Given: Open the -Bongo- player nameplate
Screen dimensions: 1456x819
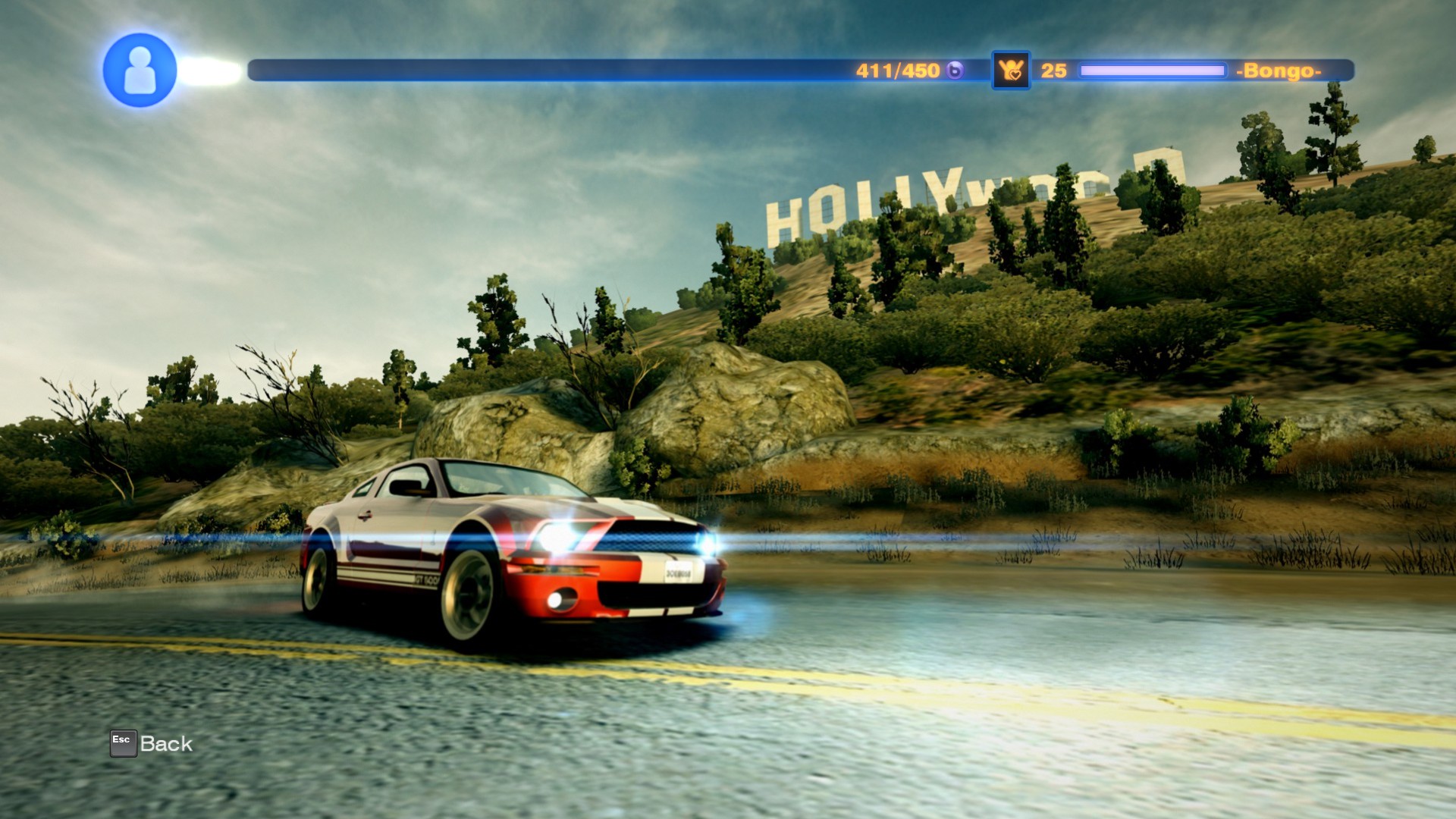Looking at the screenshot, I should pos(1280,68).
